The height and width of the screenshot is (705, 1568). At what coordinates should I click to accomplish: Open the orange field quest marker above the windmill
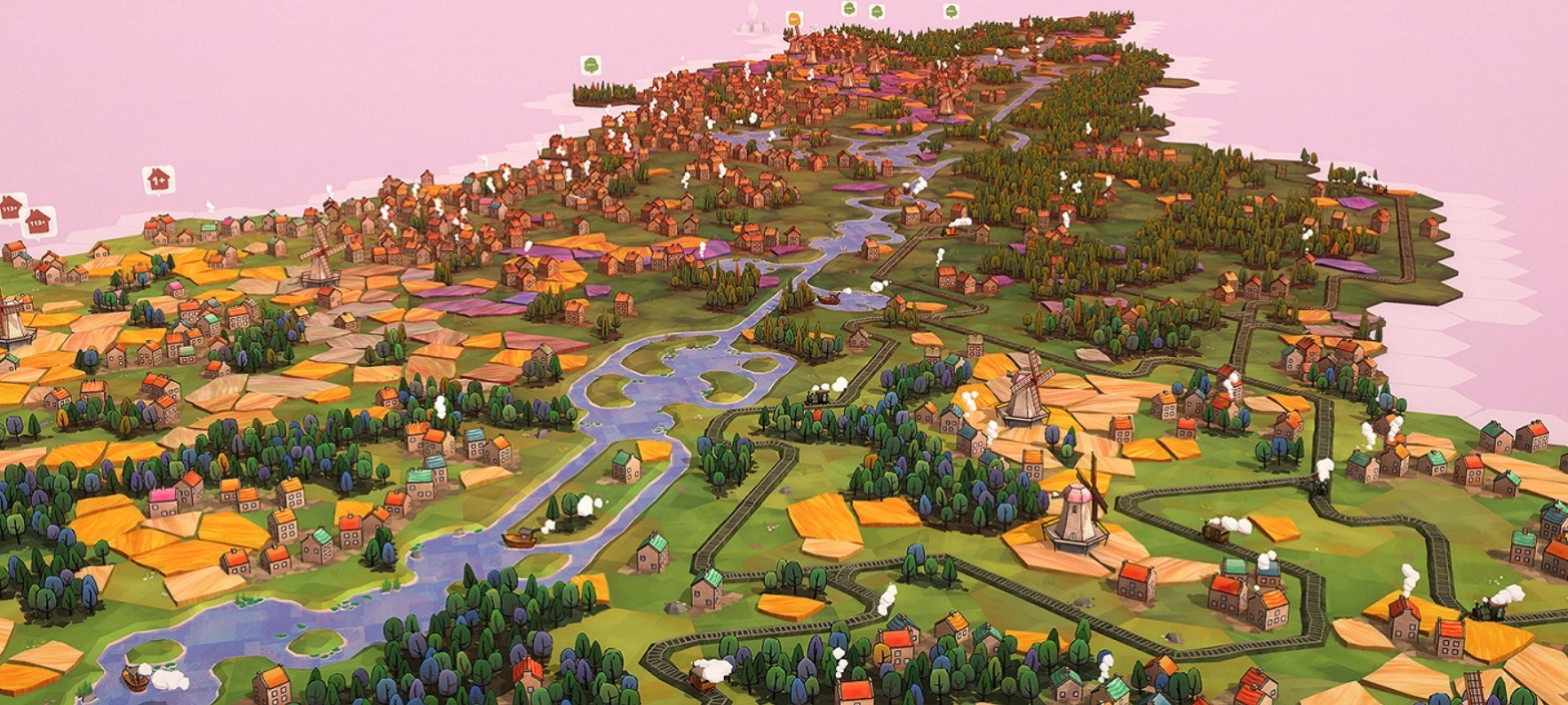793,19
